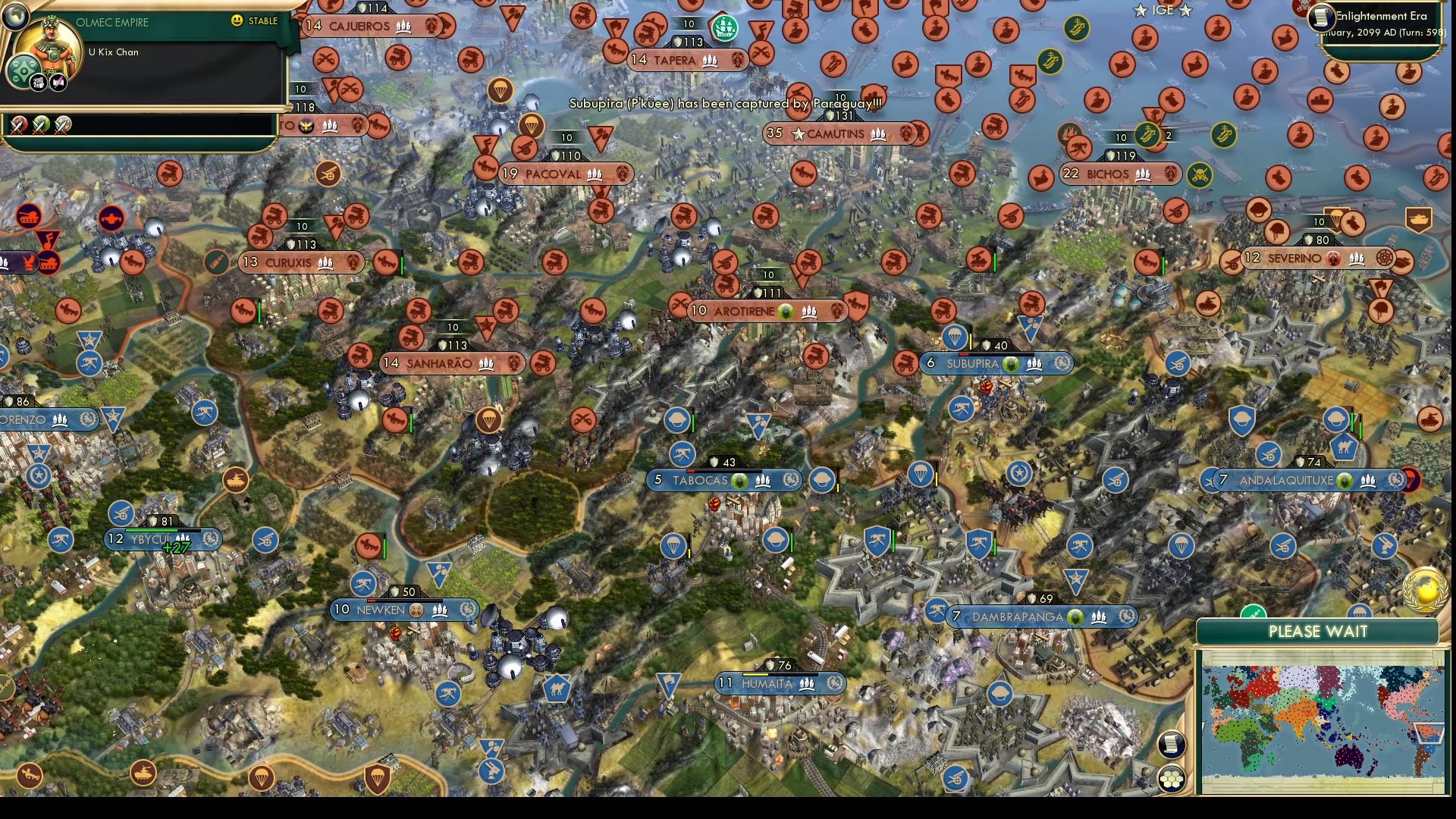Click the green religion icon on the Subupira banner
Image resolution: width=1456 pixels, height=819 pixels.
coord(1011,363)
